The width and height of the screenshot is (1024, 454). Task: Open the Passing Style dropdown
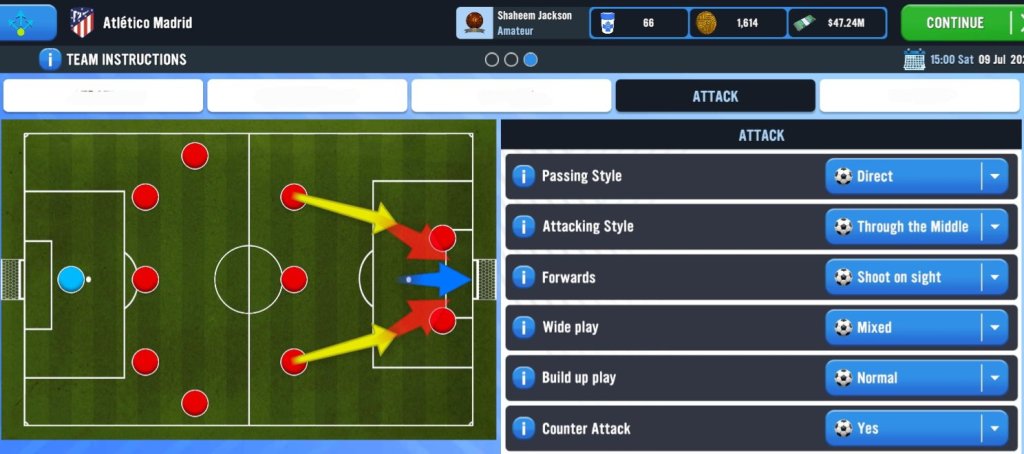(916, 176)
